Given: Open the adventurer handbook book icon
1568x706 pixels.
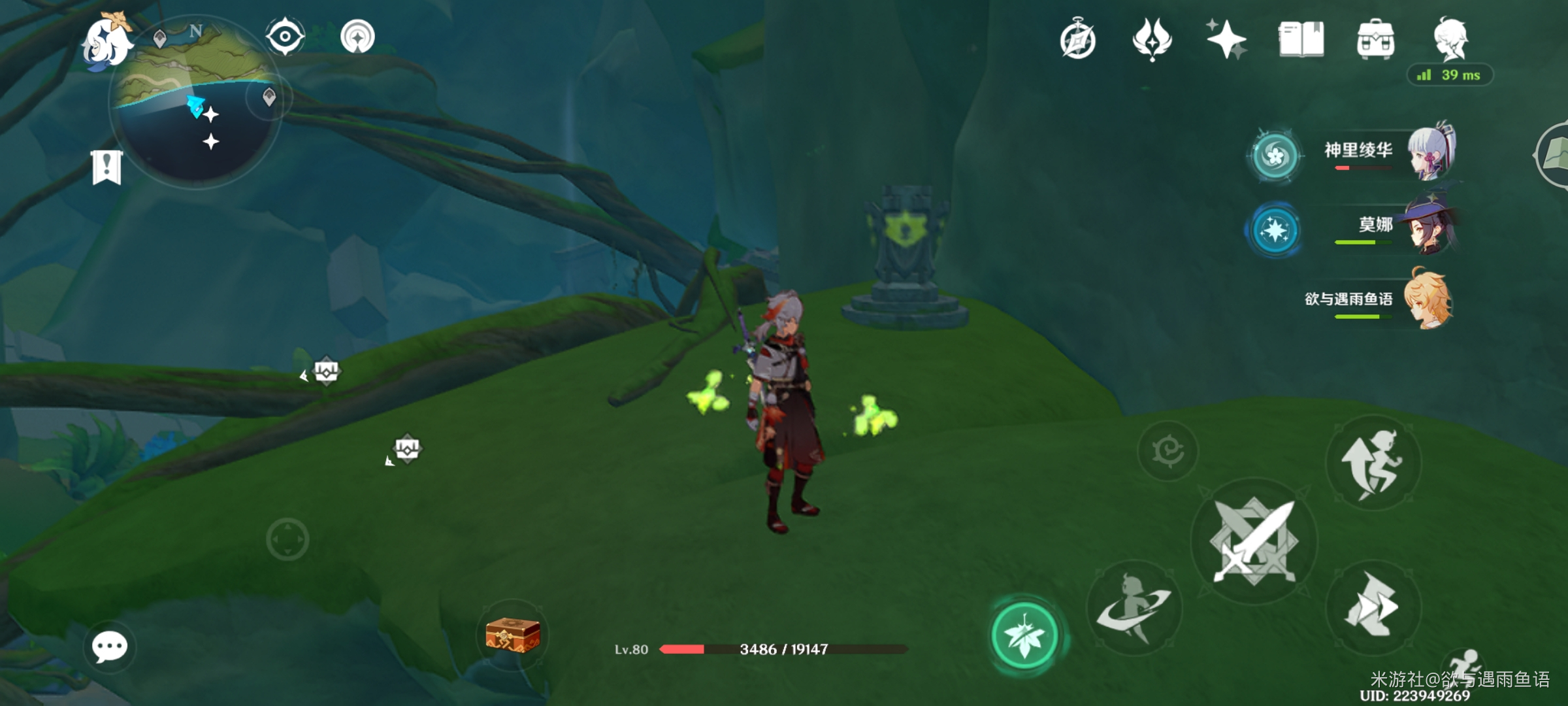Looking at the screenshot, I should [1301, 40].
